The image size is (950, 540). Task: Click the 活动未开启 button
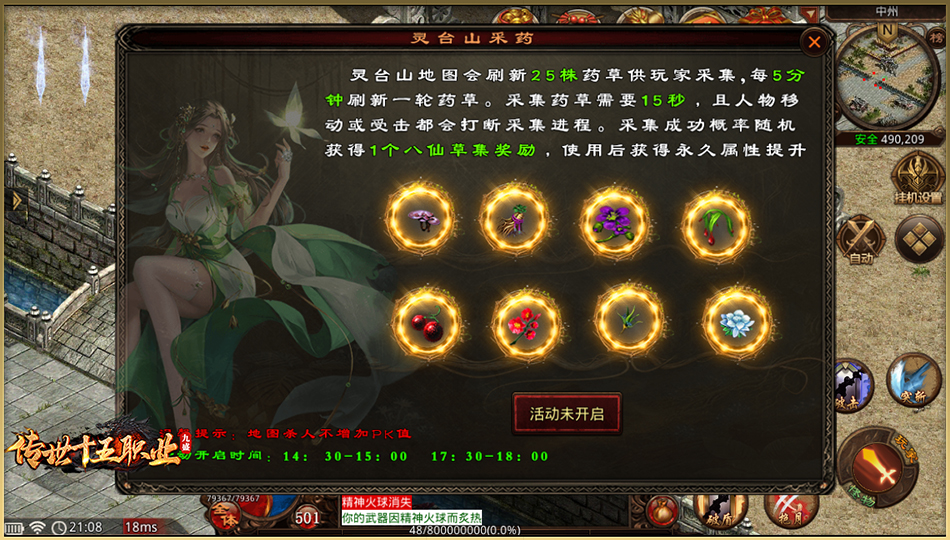click(x=567, y=414)
